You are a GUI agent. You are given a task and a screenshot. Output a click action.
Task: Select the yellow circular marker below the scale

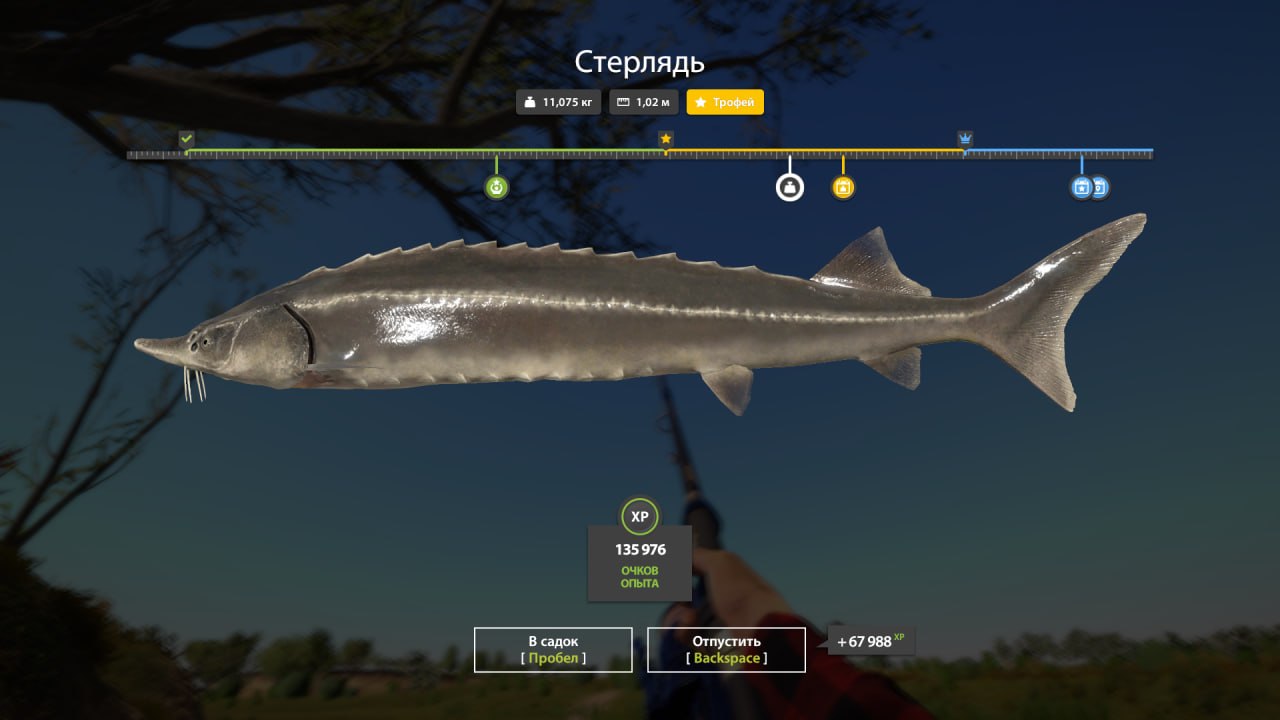[843, 187]
